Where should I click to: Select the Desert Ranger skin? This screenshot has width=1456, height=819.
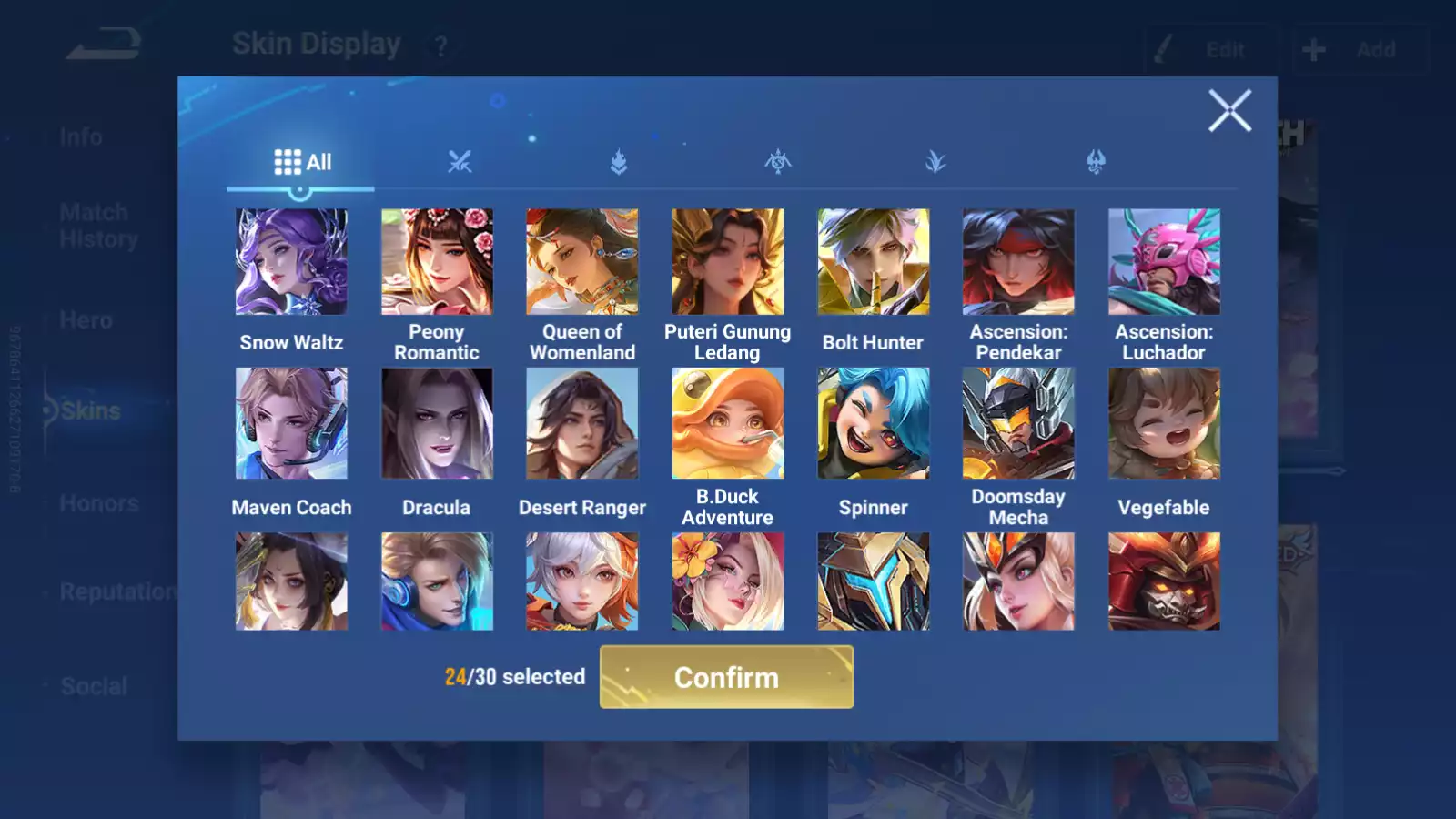pyautogui.click(x=582, y=423)
